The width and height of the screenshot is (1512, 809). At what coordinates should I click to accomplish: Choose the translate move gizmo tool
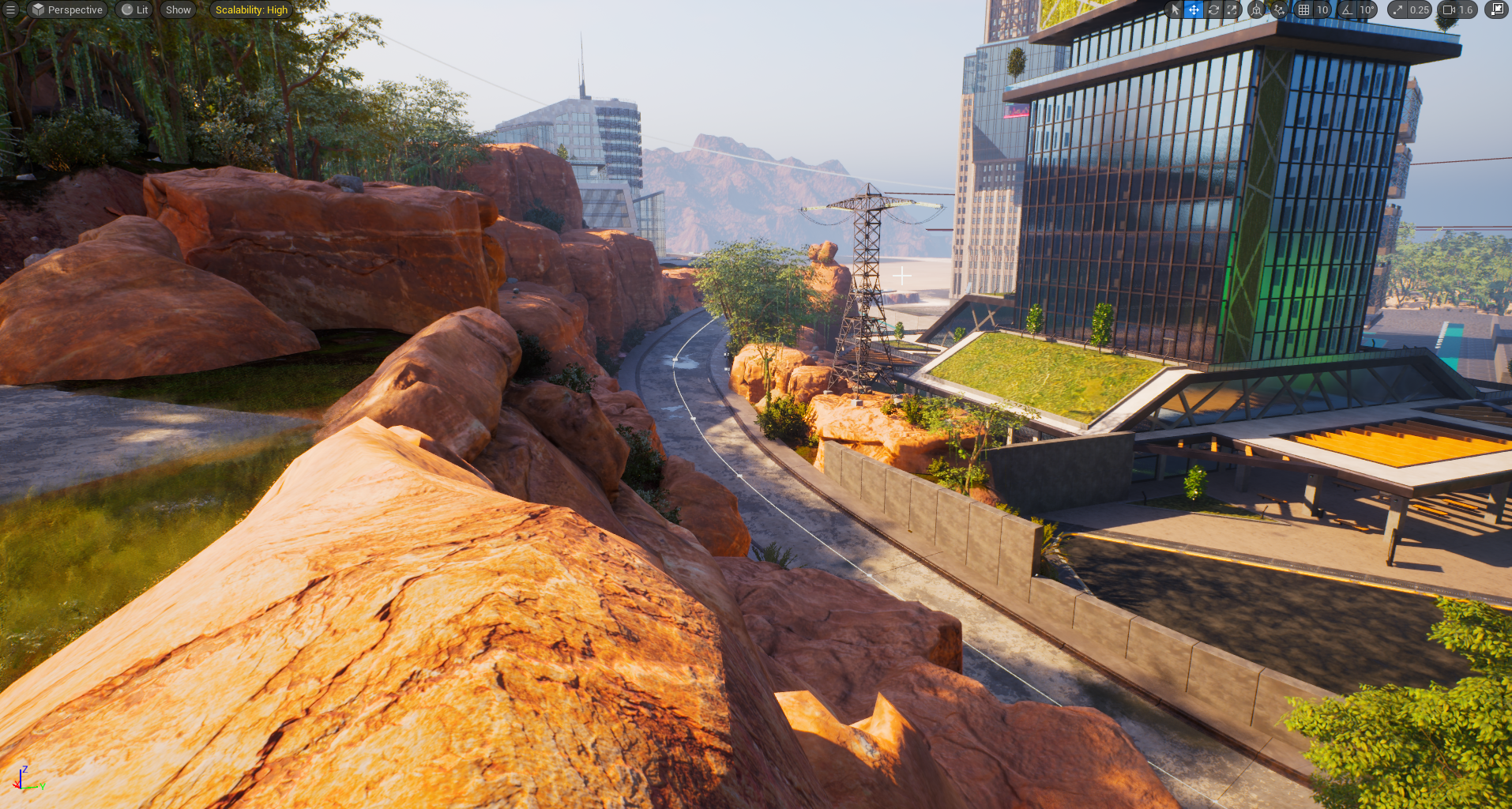[x=1194, y=9]
